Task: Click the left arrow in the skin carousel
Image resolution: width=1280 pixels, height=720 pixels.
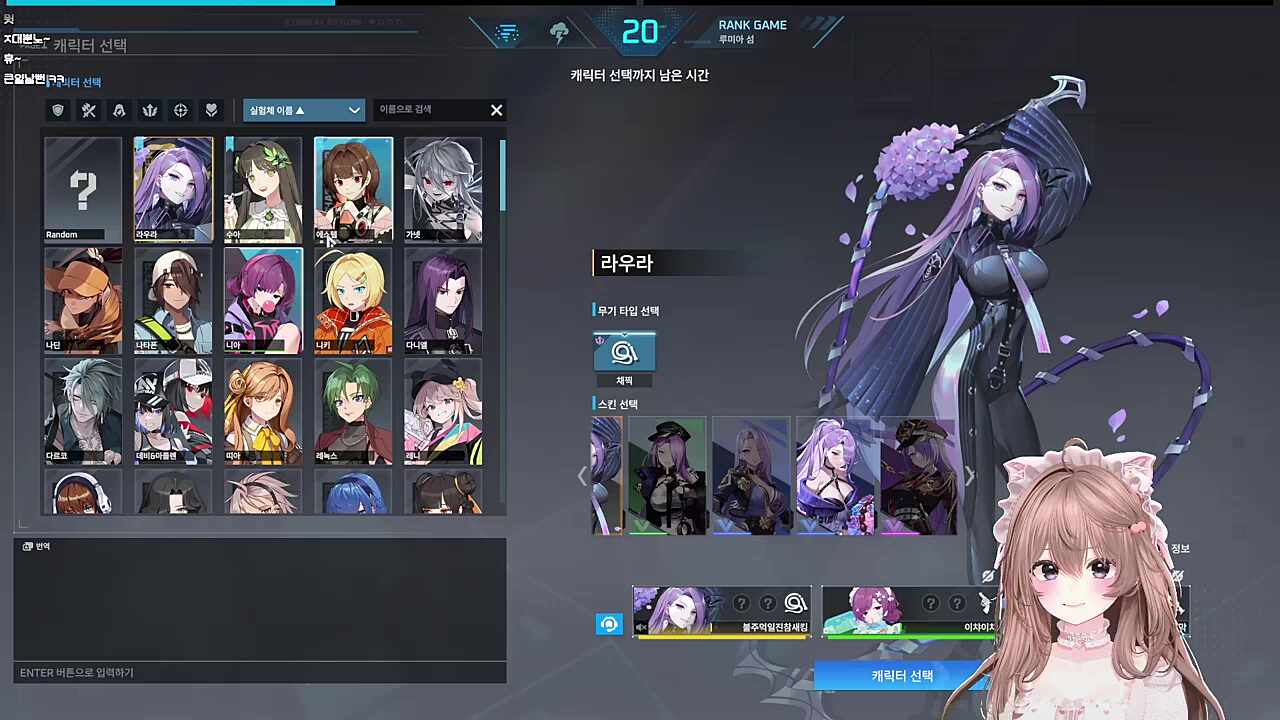Action: pos(584,476)
